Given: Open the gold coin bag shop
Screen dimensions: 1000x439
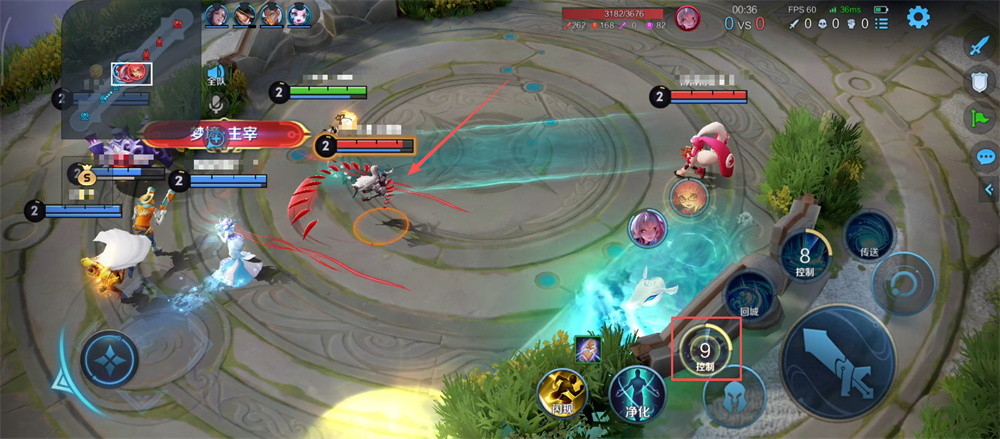Looking at the screenshot, I should (x=86, y=177).
